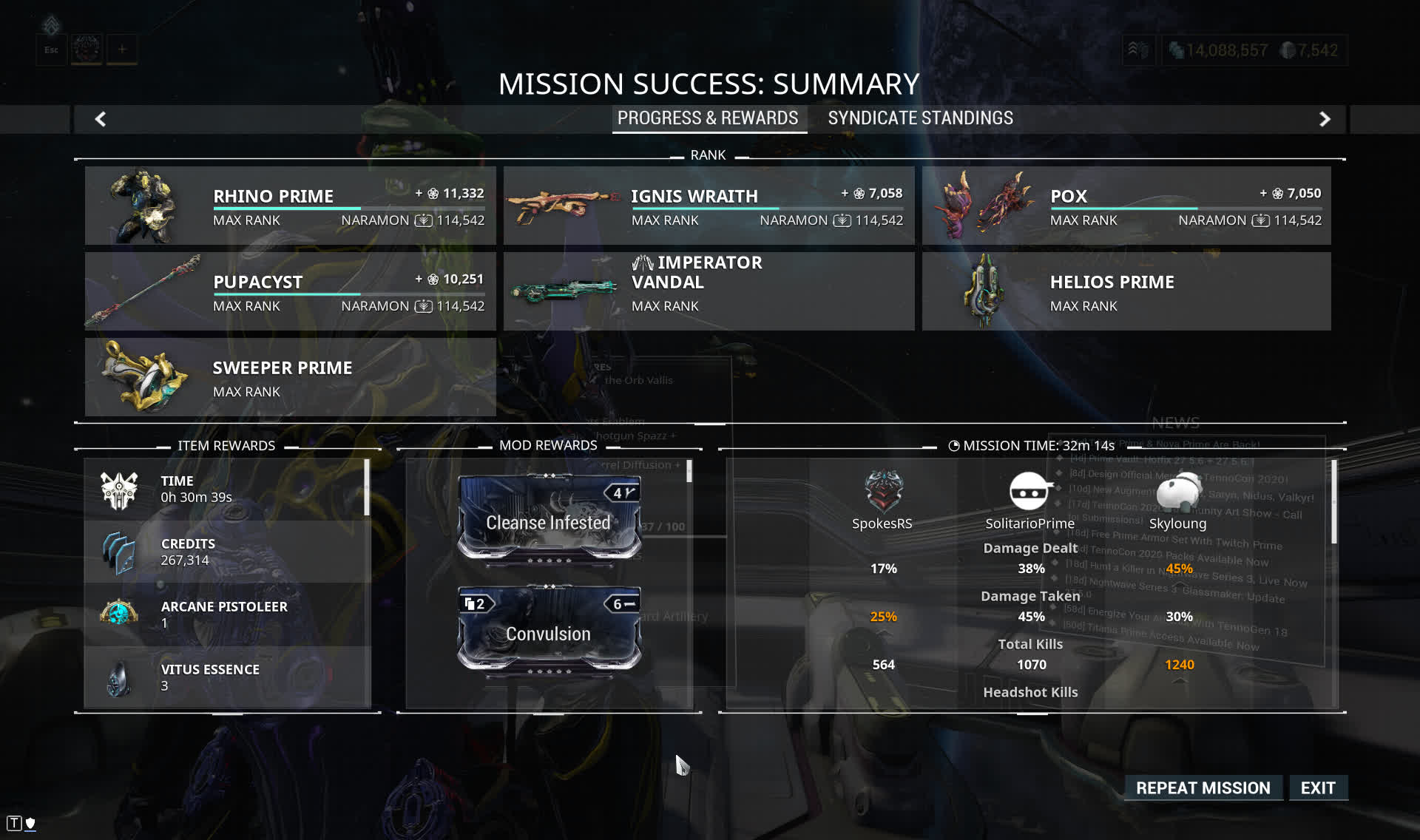Choose the Sweeper Prime tile

pos(290,377)
